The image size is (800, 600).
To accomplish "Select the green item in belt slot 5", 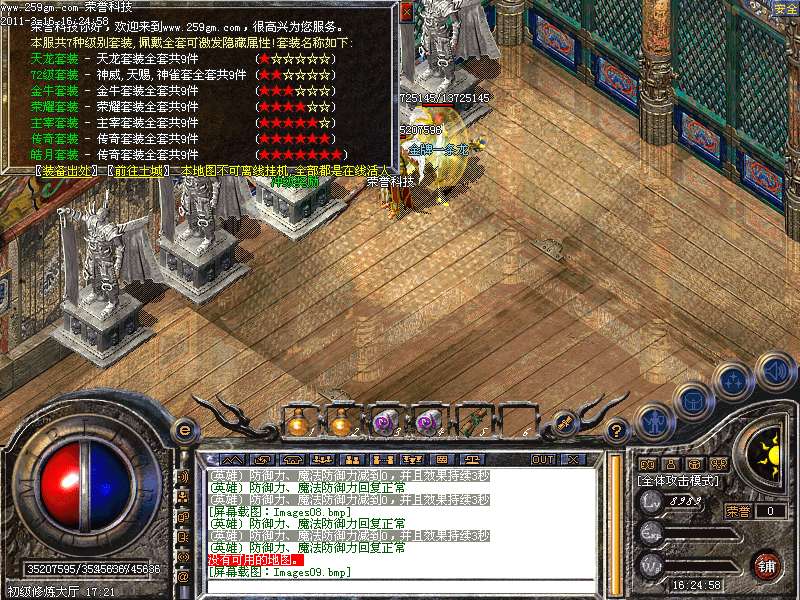I will click(x=472, y=422).
